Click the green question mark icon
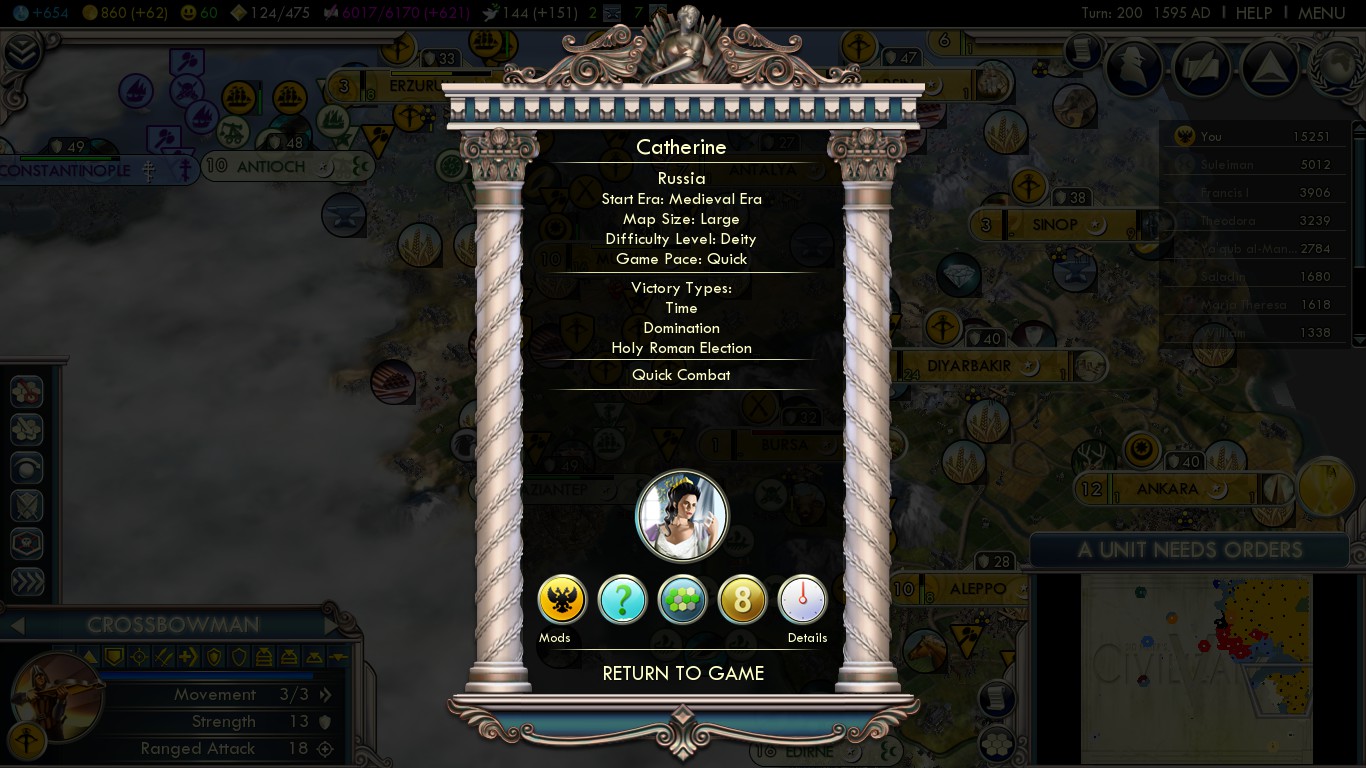The image size is (1366, 768). (622, 600)
